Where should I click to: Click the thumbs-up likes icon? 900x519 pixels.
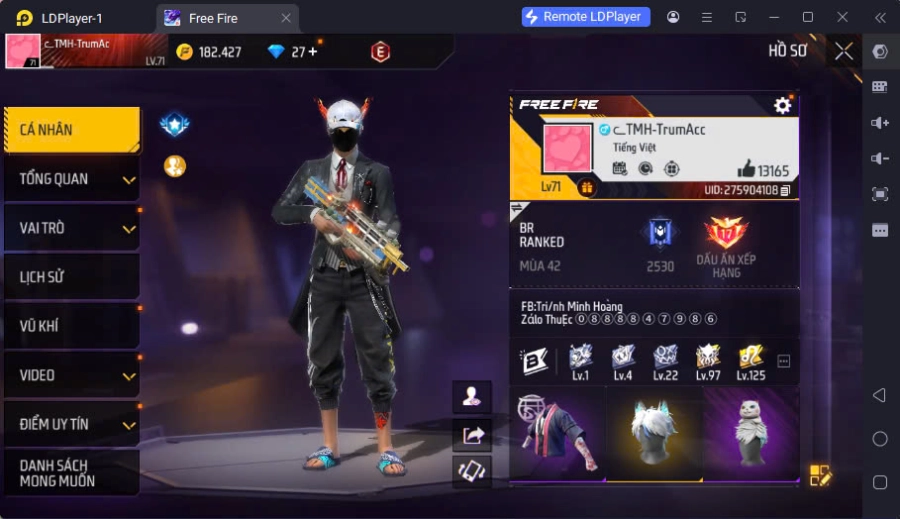(x=746, y=169)
